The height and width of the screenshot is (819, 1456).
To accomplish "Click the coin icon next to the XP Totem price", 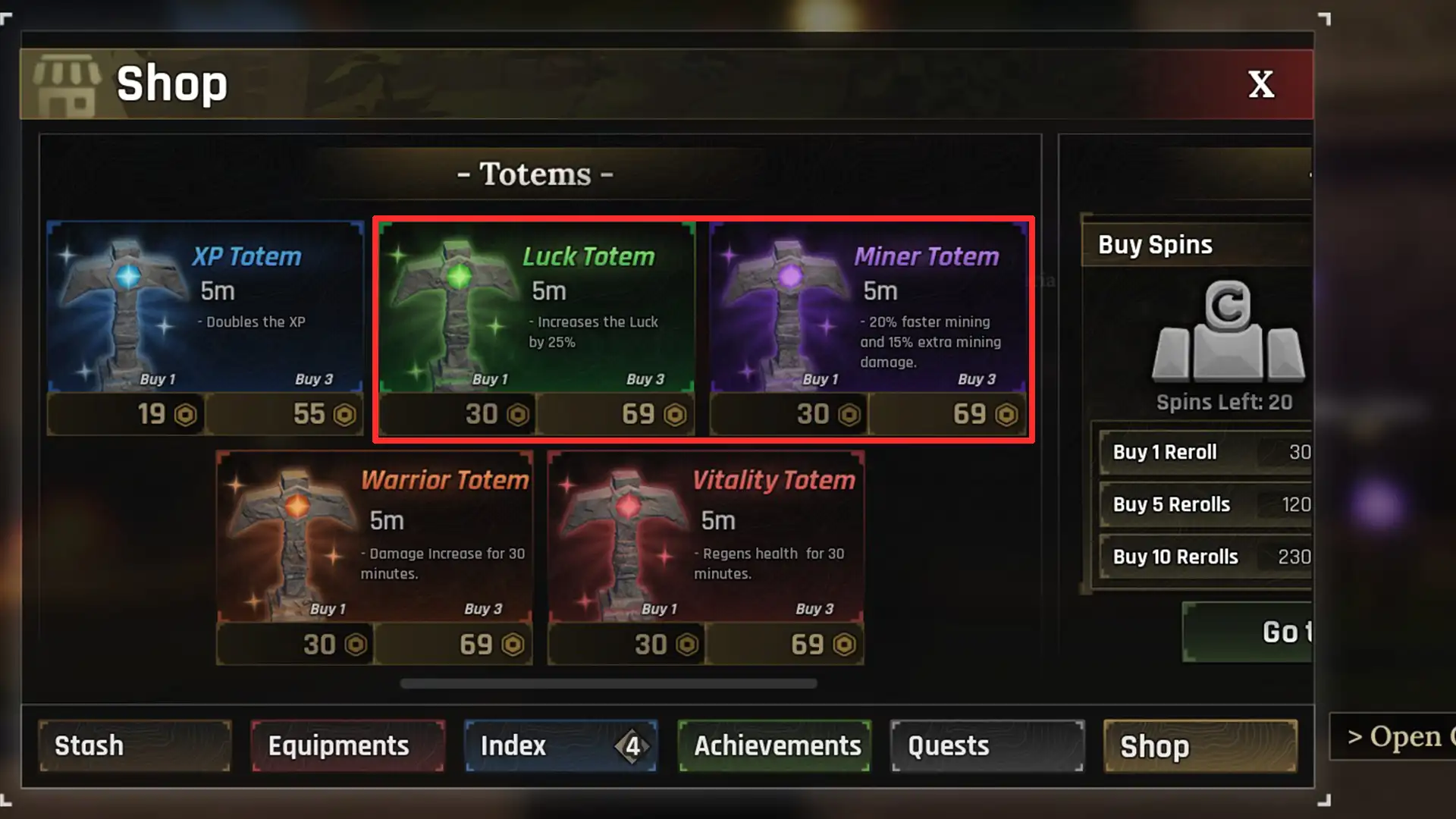I will point(186,415).
